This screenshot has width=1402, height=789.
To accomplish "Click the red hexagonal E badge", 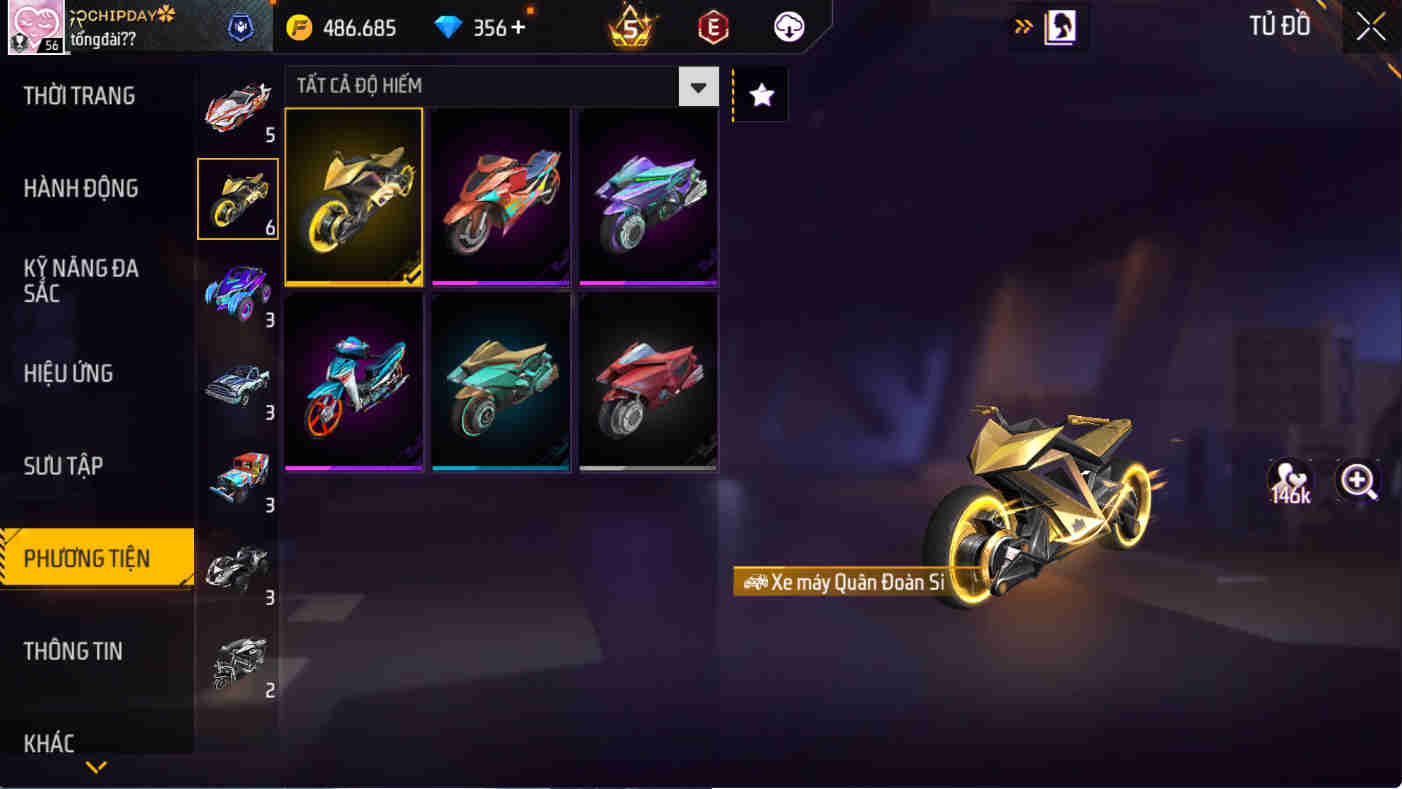I will [x=712, y=27].
